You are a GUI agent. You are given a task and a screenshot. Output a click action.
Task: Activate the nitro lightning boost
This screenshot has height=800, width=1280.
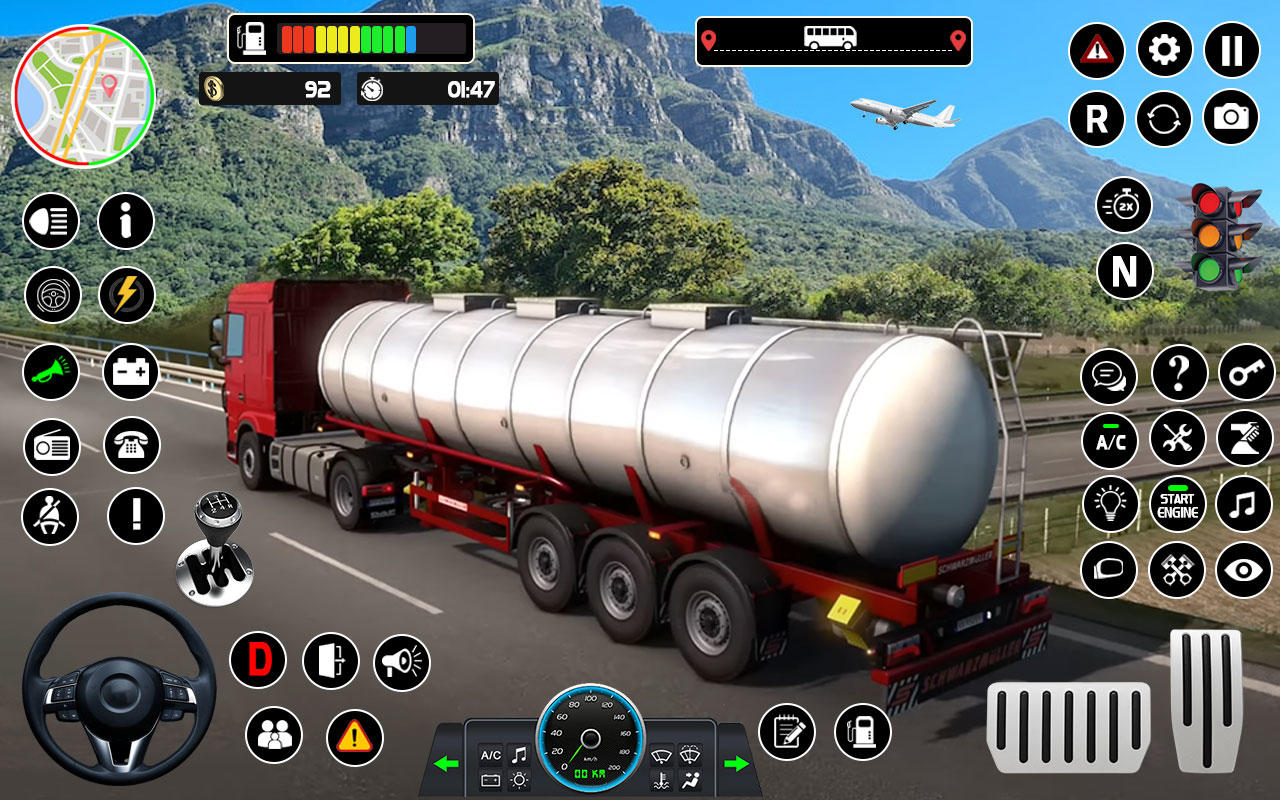(129, 296)
